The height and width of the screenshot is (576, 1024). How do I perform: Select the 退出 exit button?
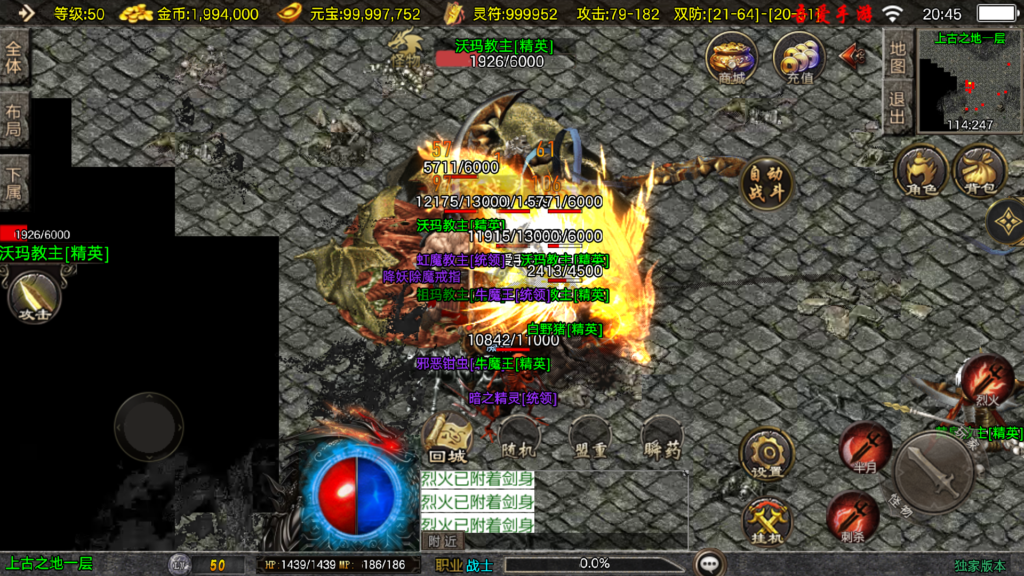(897, 108)
